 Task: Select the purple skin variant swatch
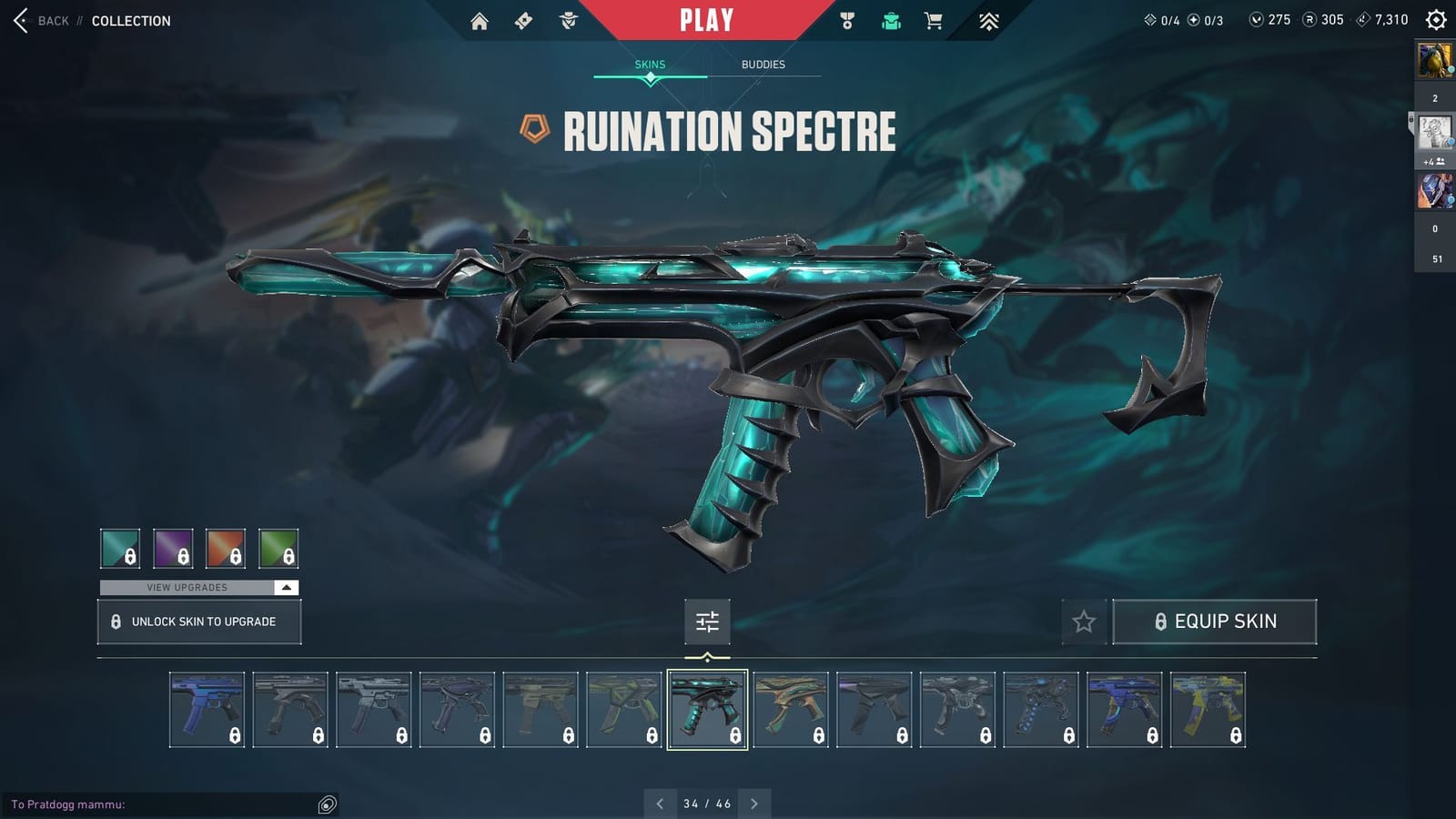[174, 548]
